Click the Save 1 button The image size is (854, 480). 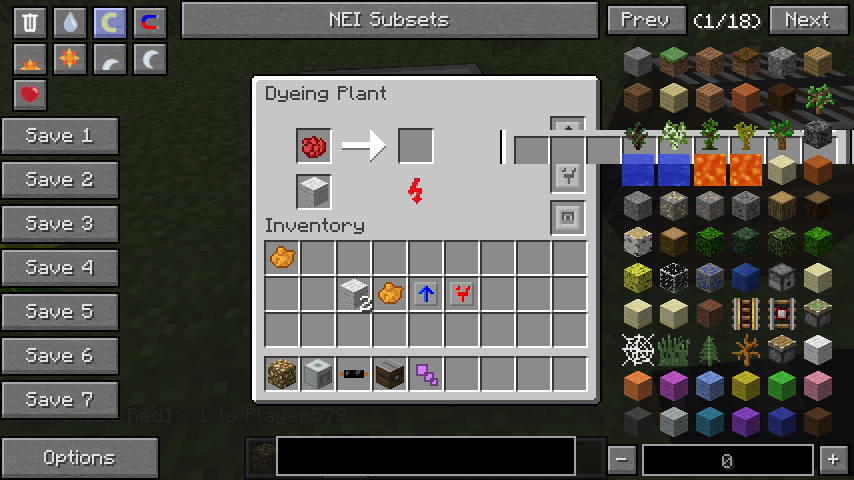[x=60, y=136]
